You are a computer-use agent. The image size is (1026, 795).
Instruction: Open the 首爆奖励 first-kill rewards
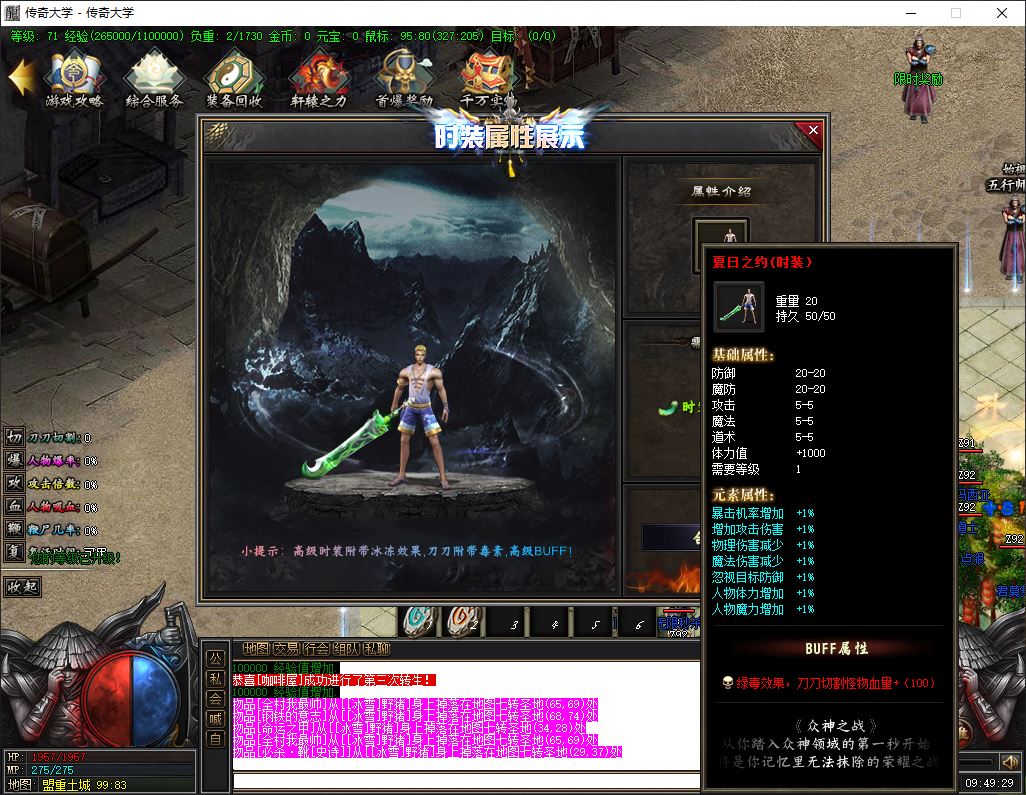click(403, 77)
